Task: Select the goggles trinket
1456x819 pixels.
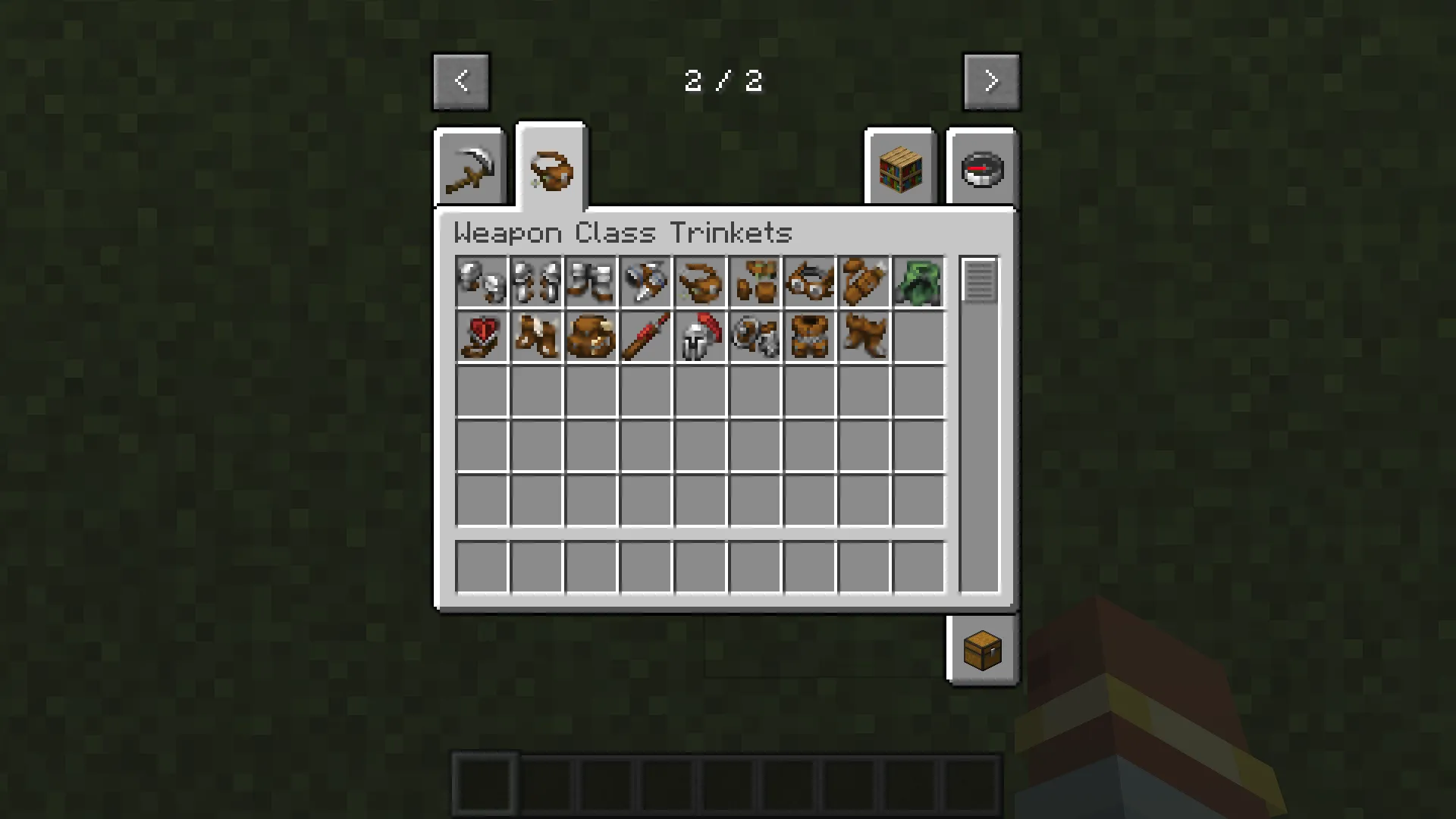Action: (x=810, y=282)
